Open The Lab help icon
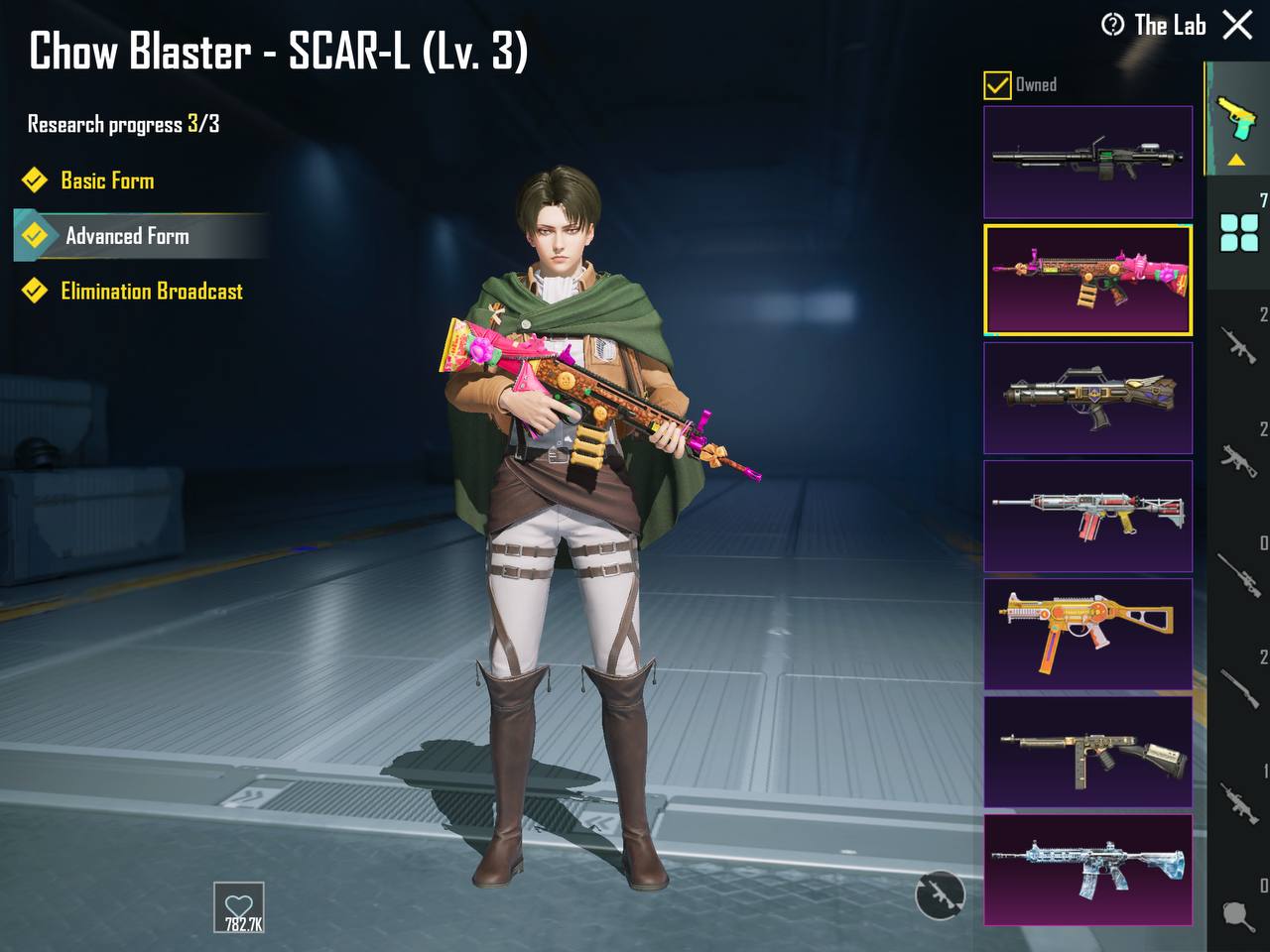 [1113, 25]
